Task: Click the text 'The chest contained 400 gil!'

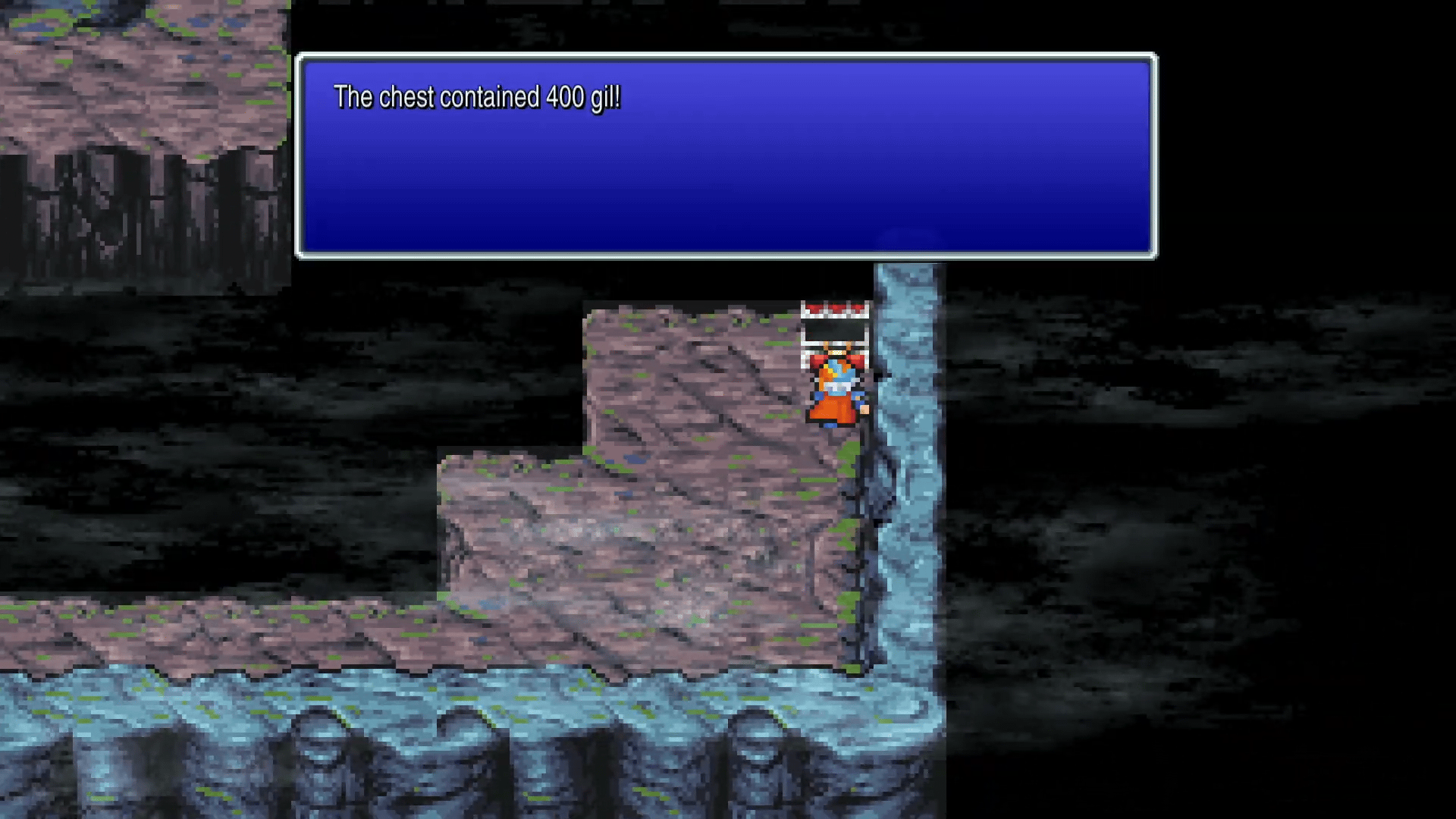Action: (x=478, y=97)
